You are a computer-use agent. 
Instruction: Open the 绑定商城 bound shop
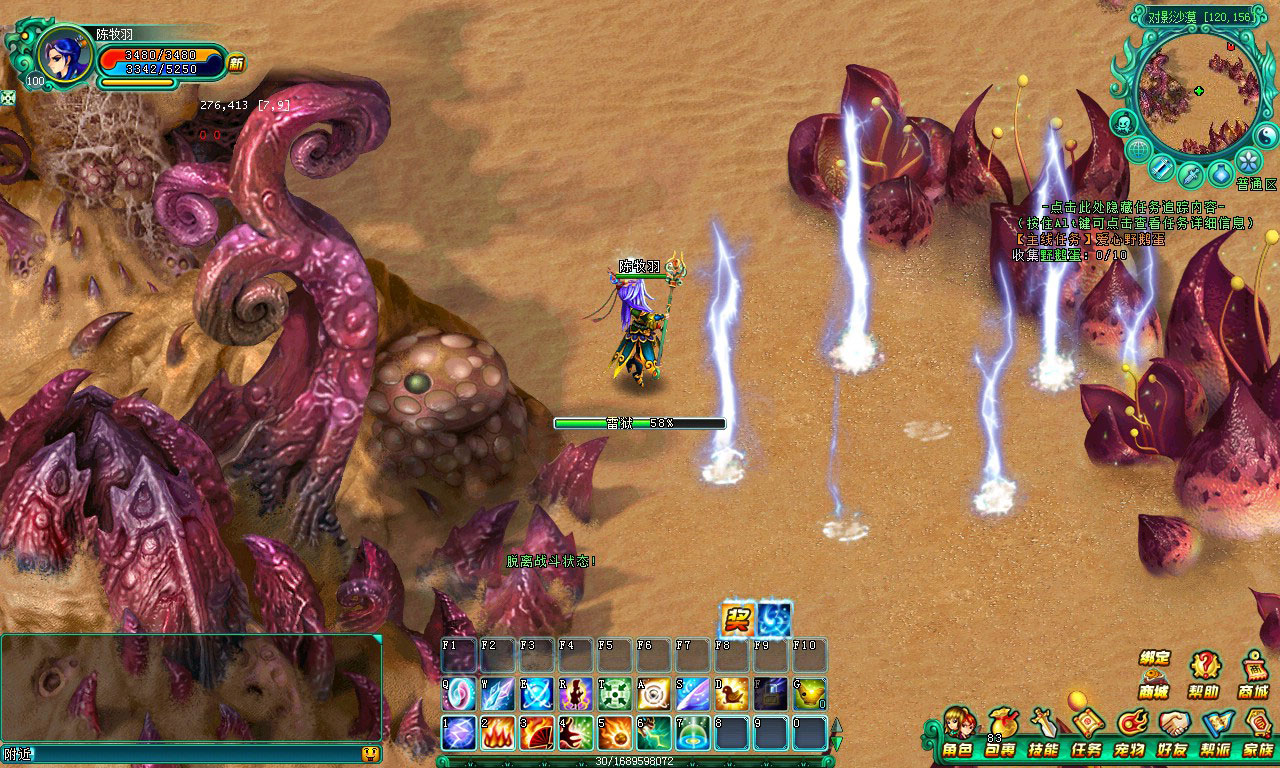[1154, 674]
